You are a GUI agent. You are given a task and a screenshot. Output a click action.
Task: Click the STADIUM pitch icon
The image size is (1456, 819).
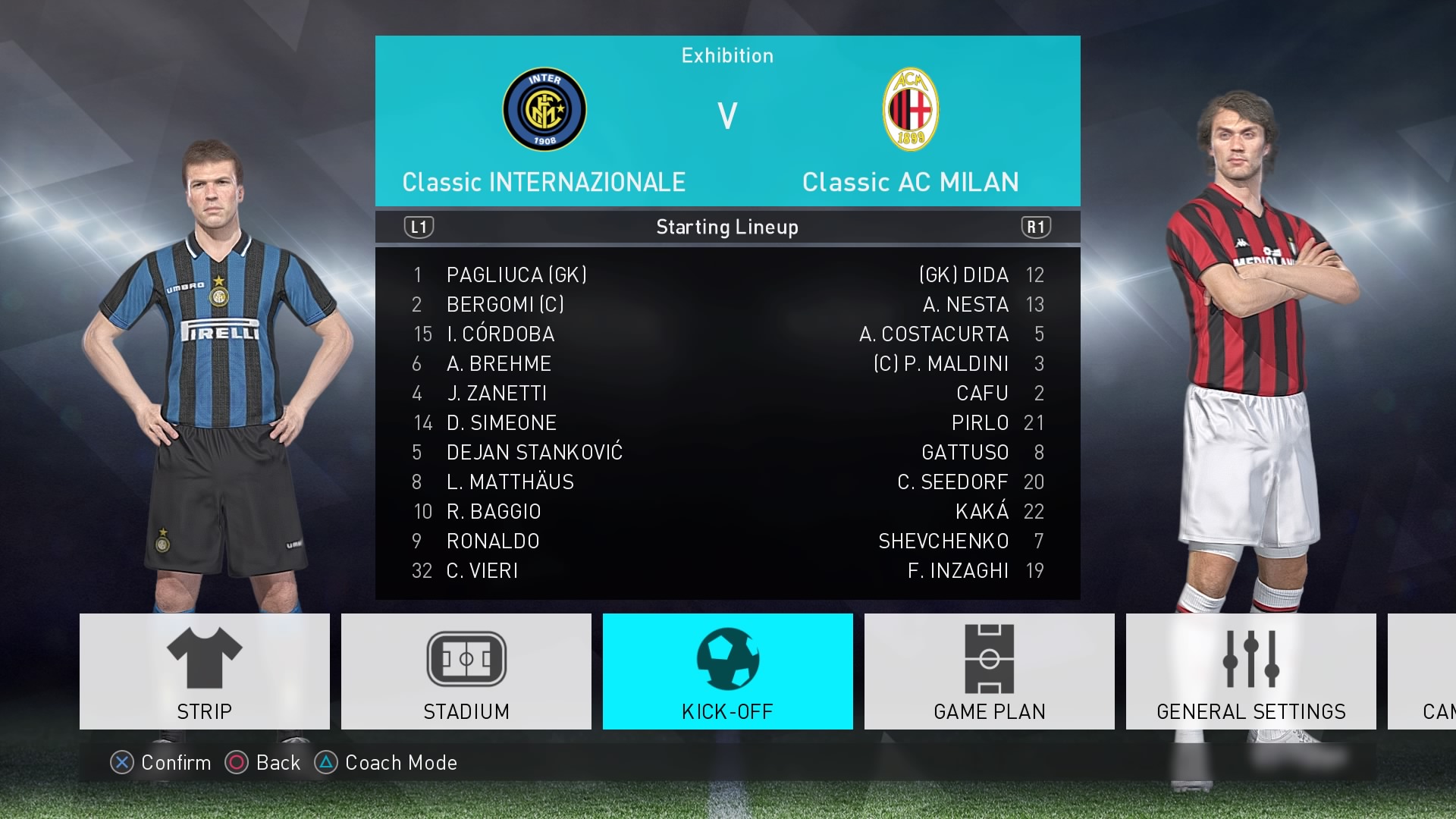click(466, 658)
